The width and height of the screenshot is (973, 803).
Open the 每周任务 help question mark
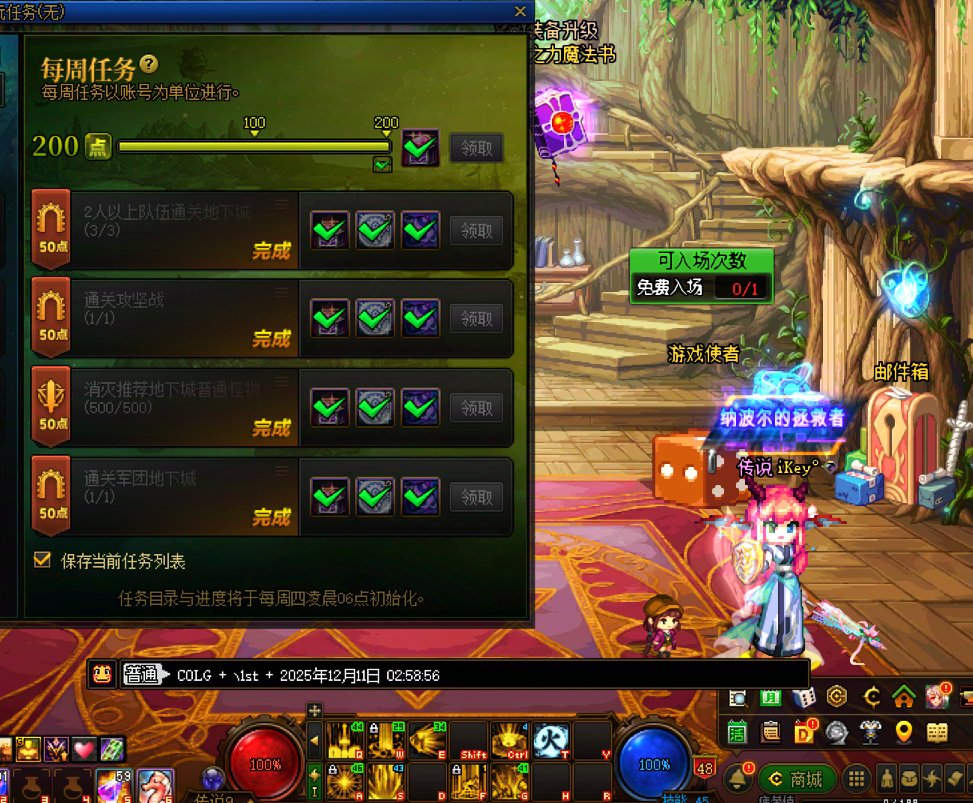click(149, 64)
